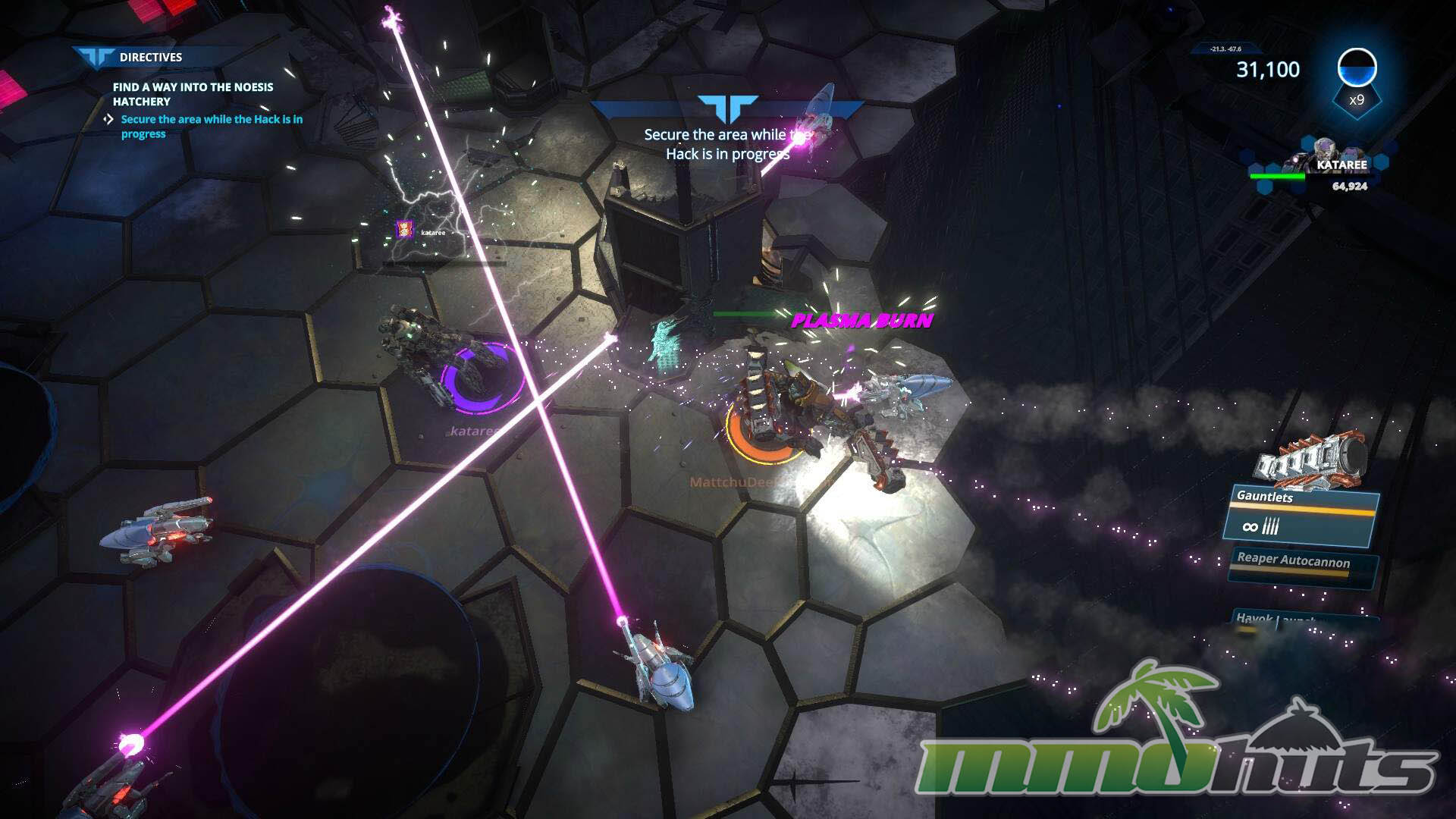The height and width of the screenshot is (819, 1456).
Task: Select the Kataree player portrait
Action: [x=1323, y=154]
